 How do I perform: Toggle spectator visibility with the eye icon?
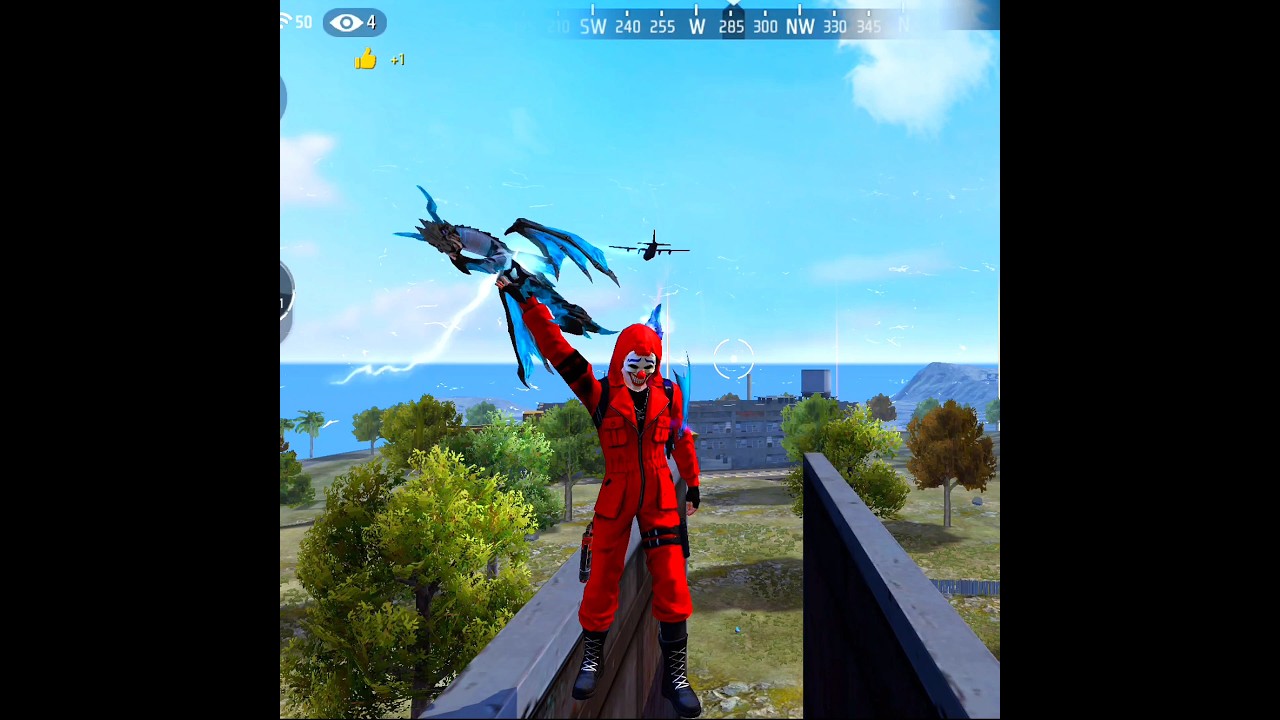(x=347, y=22)
